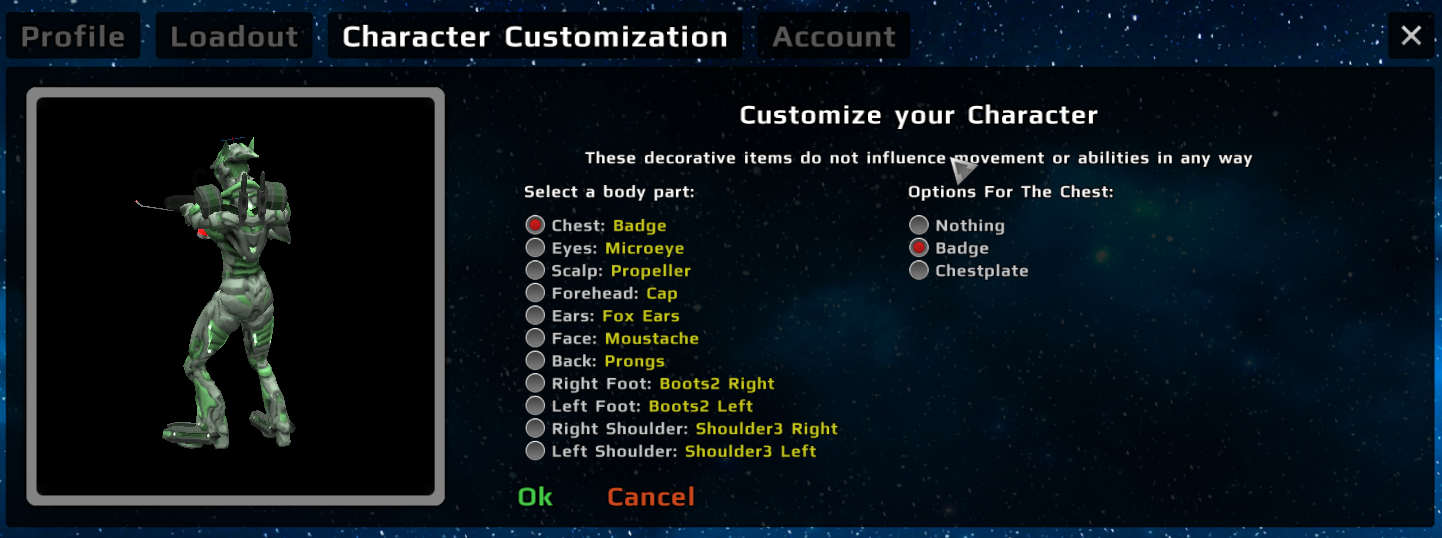Open the Loadout tab

[234, 37]
